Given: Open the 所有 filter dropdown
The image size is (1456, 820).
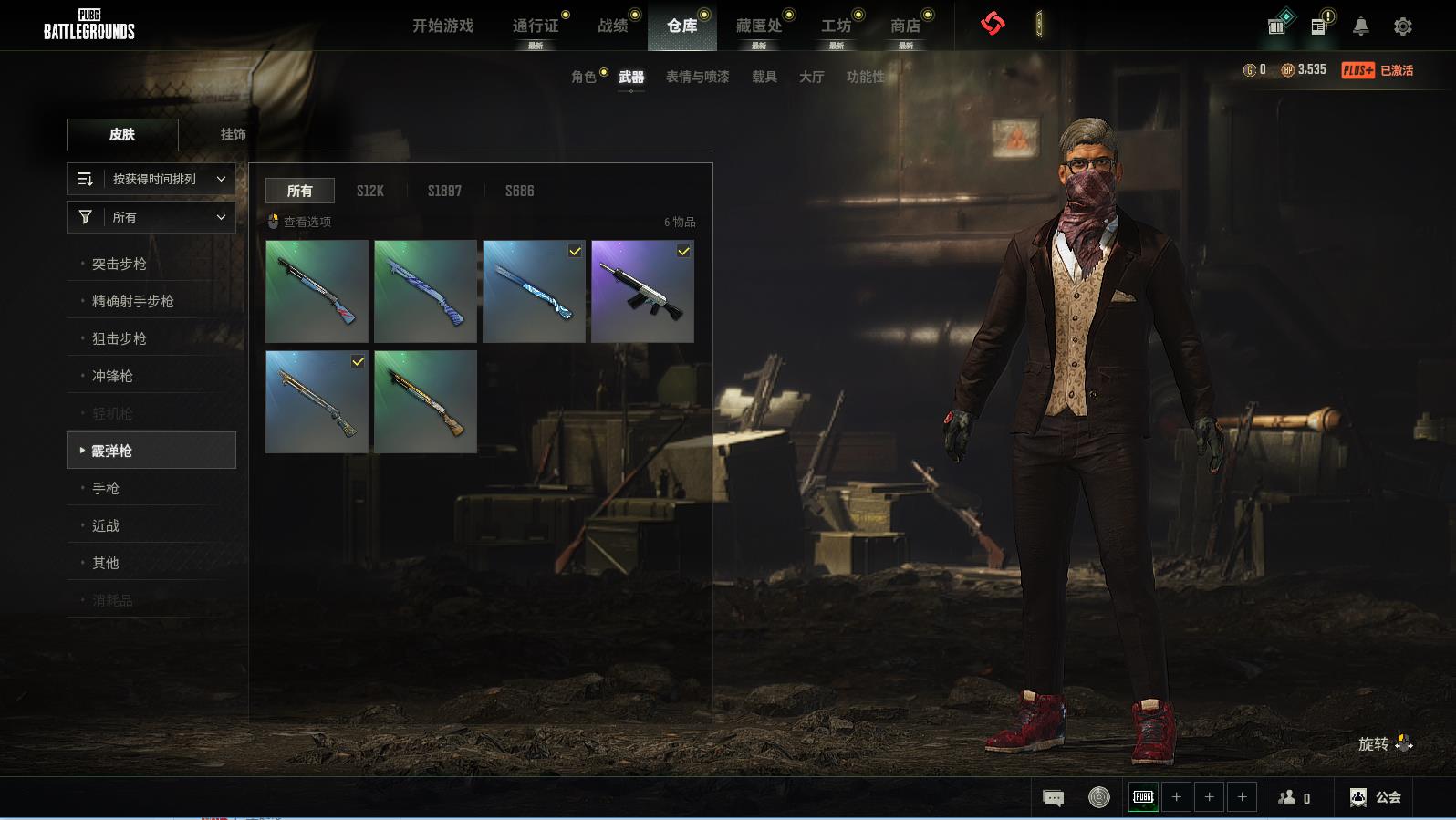Looking at the screenshot, I should click(151, 217).
